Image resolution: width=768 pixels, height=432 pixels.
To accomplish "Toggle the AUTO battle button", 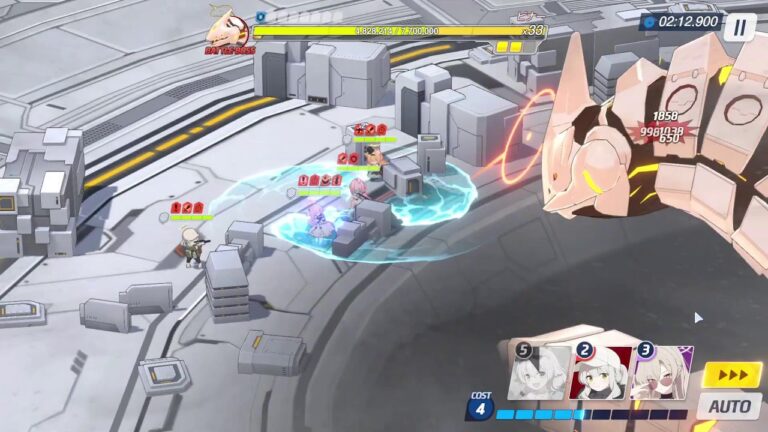I will 729,405.
